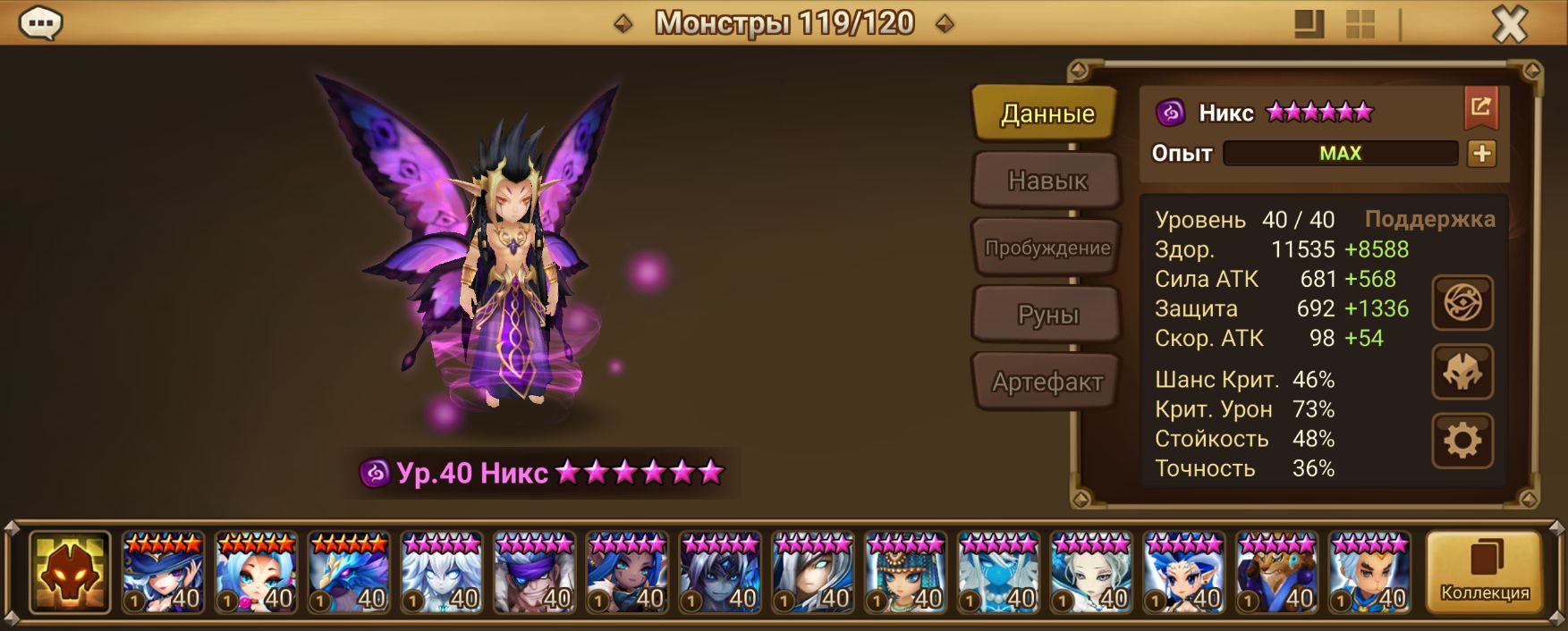Image resolution: width=1568 pixels, height=631 pixels.
Task: Select the single panel view icon
Action: click(1309, 24)
